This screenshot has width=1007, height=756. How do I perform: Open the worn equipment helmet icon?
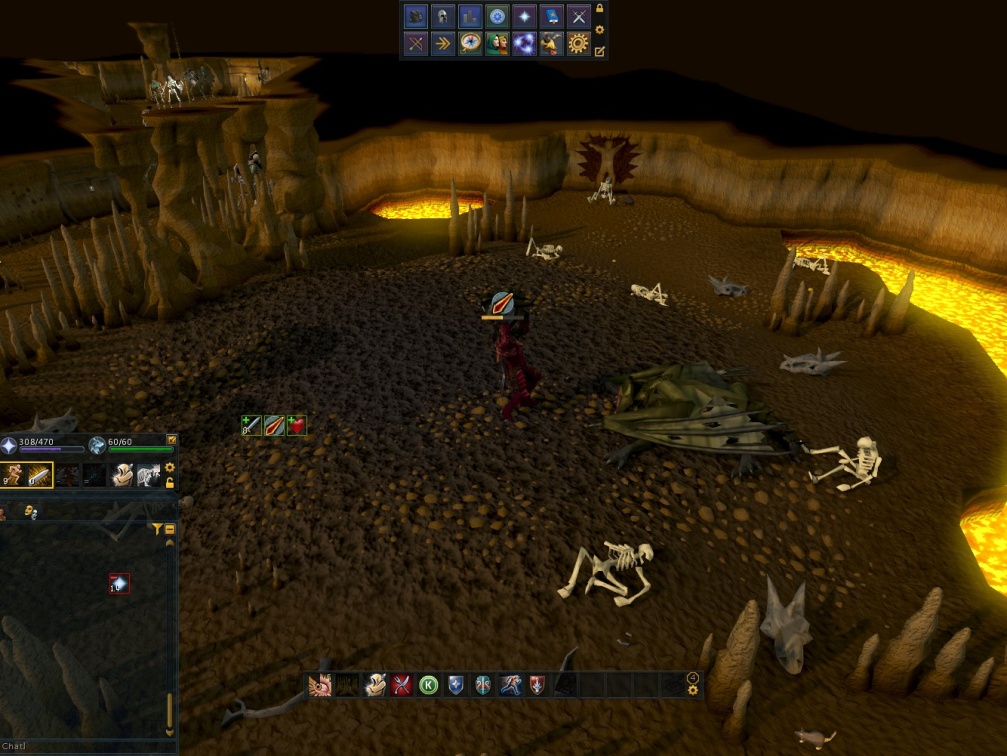pyautogui.click(x=443, y=17)
